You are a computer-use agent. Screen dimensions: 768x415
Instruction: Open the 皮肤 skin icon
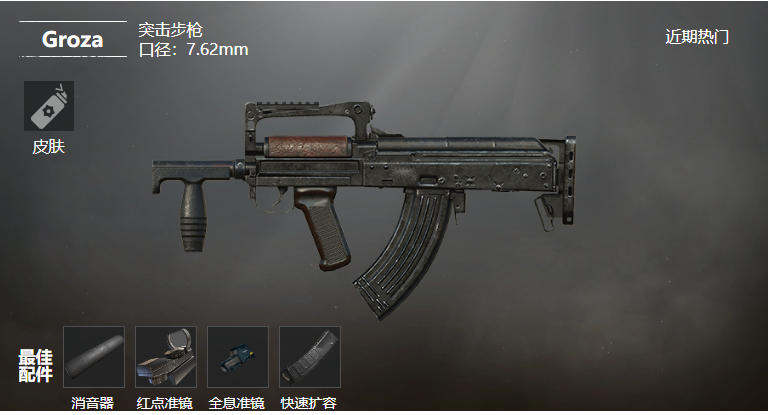[x=48, y=107]
